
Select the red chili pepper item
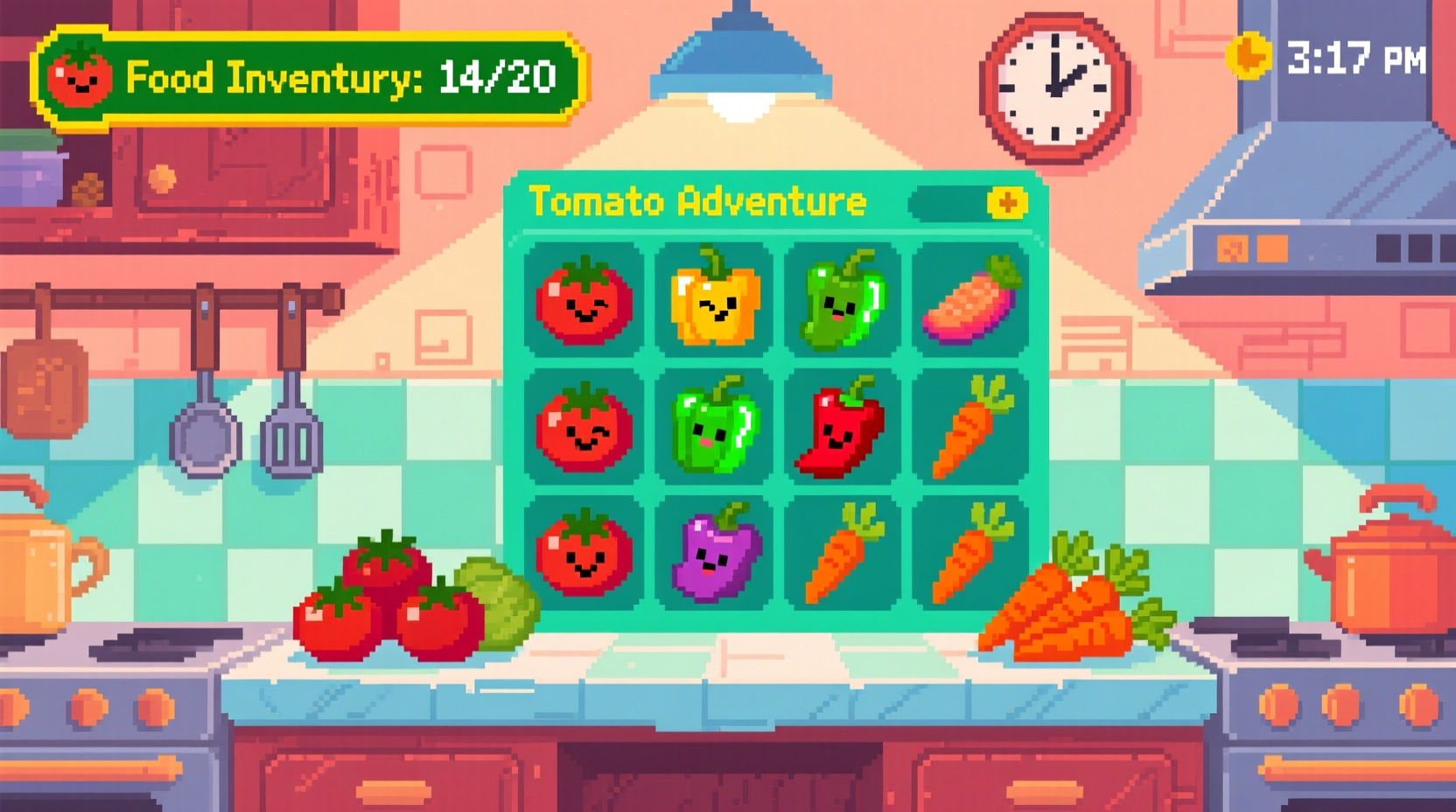point(843,427)
